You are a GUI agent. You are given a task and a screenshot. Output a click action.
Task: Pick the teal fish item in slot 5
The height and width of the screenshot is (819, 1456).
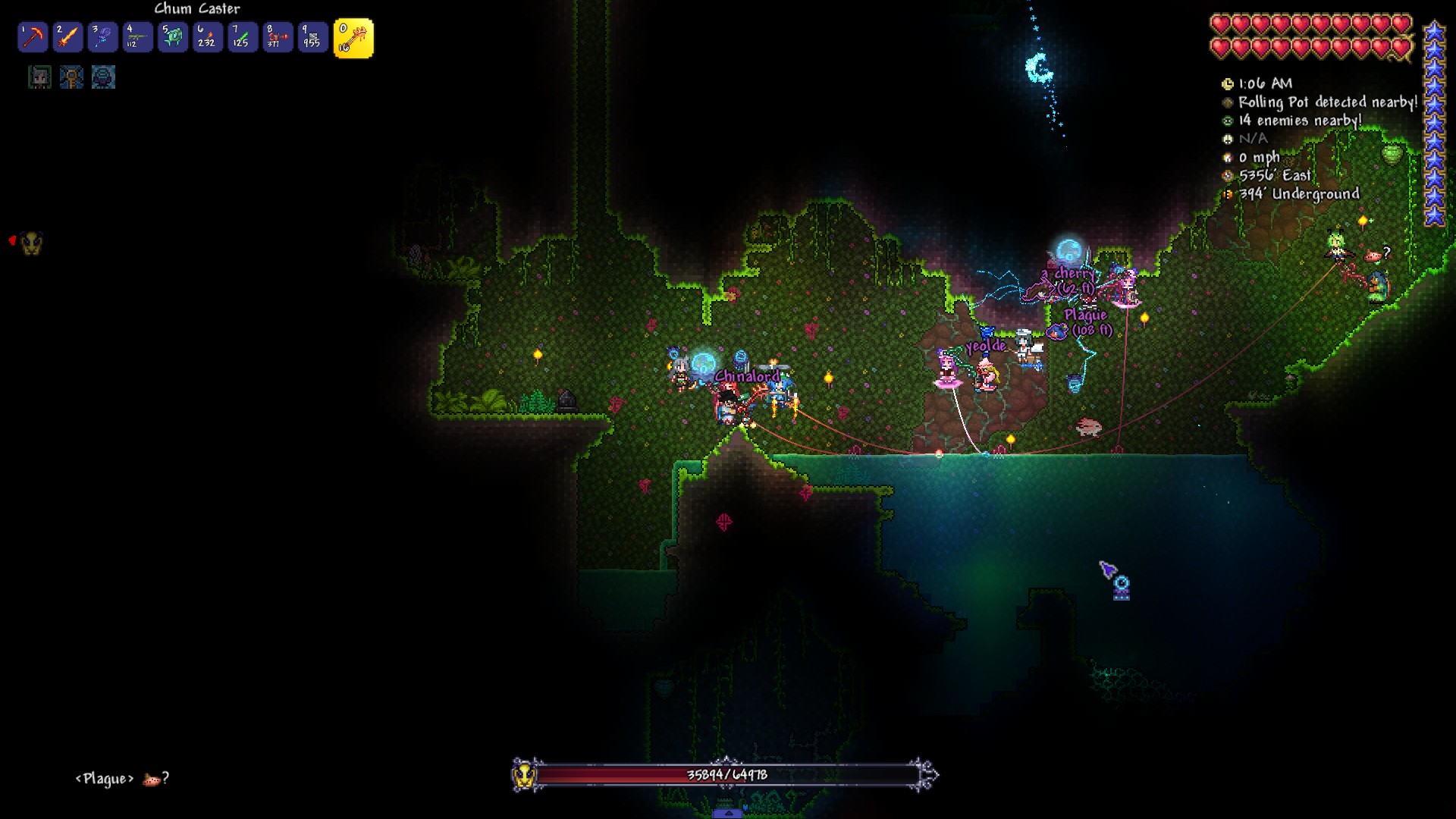click(173, 38)
